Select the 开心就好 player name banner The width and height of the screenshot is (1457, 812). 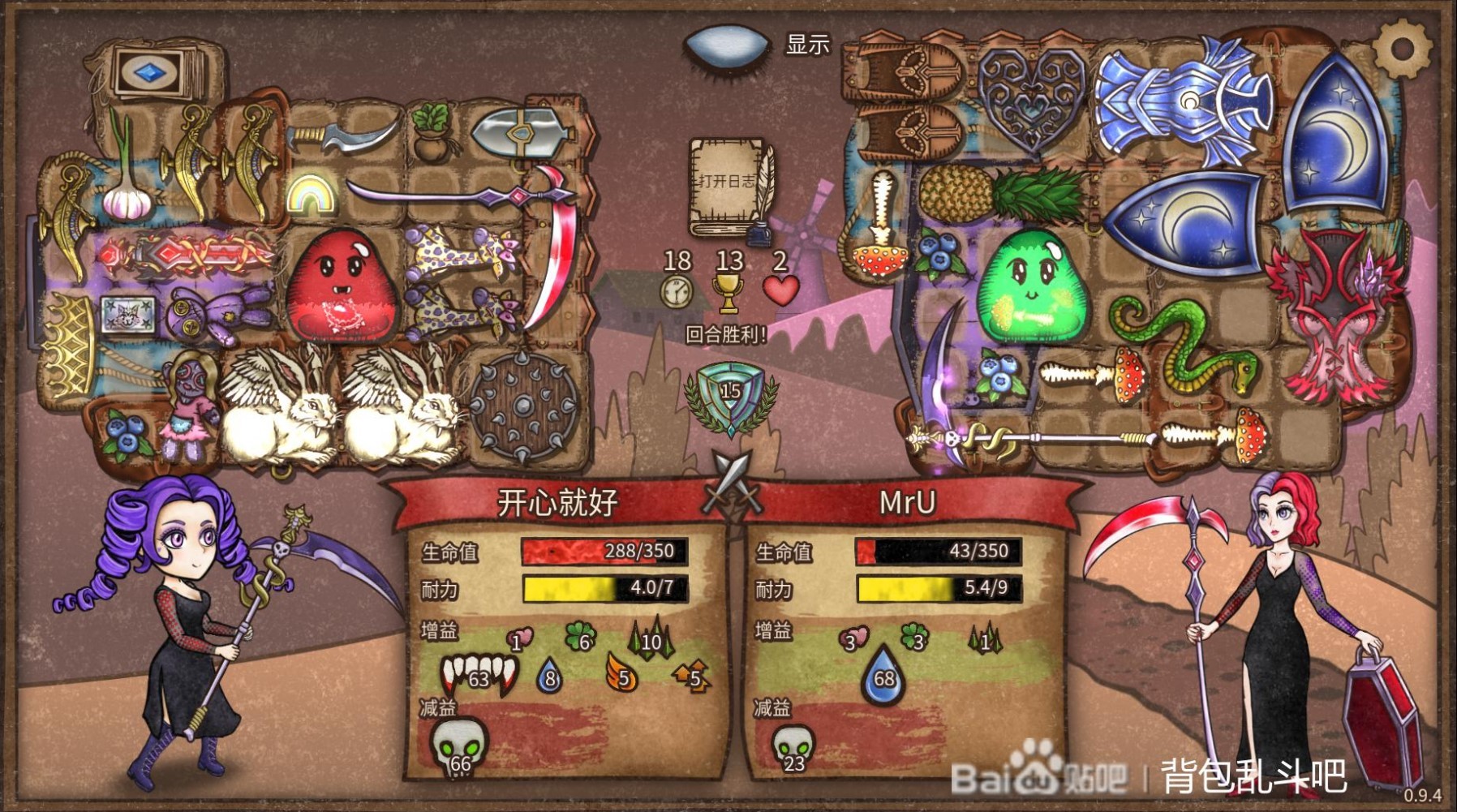point(556,501)
